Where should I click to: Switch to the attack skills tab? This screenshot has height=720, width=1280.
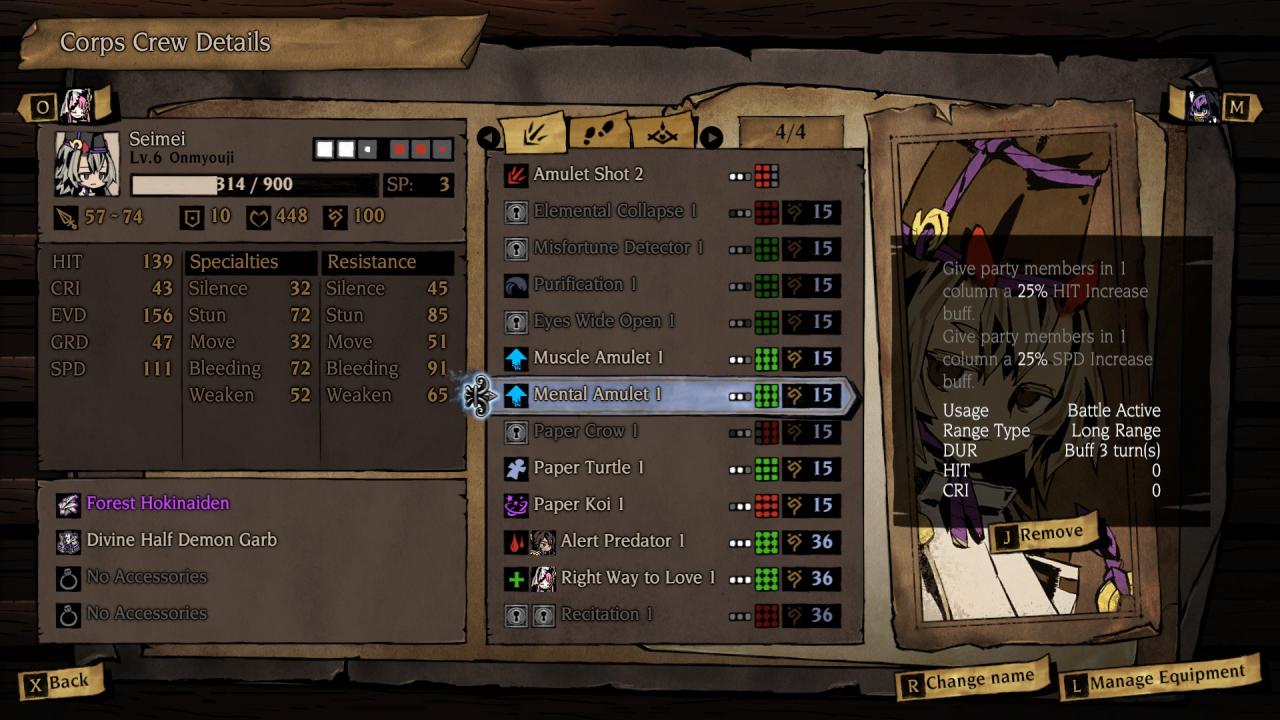[x=534, y=134]
